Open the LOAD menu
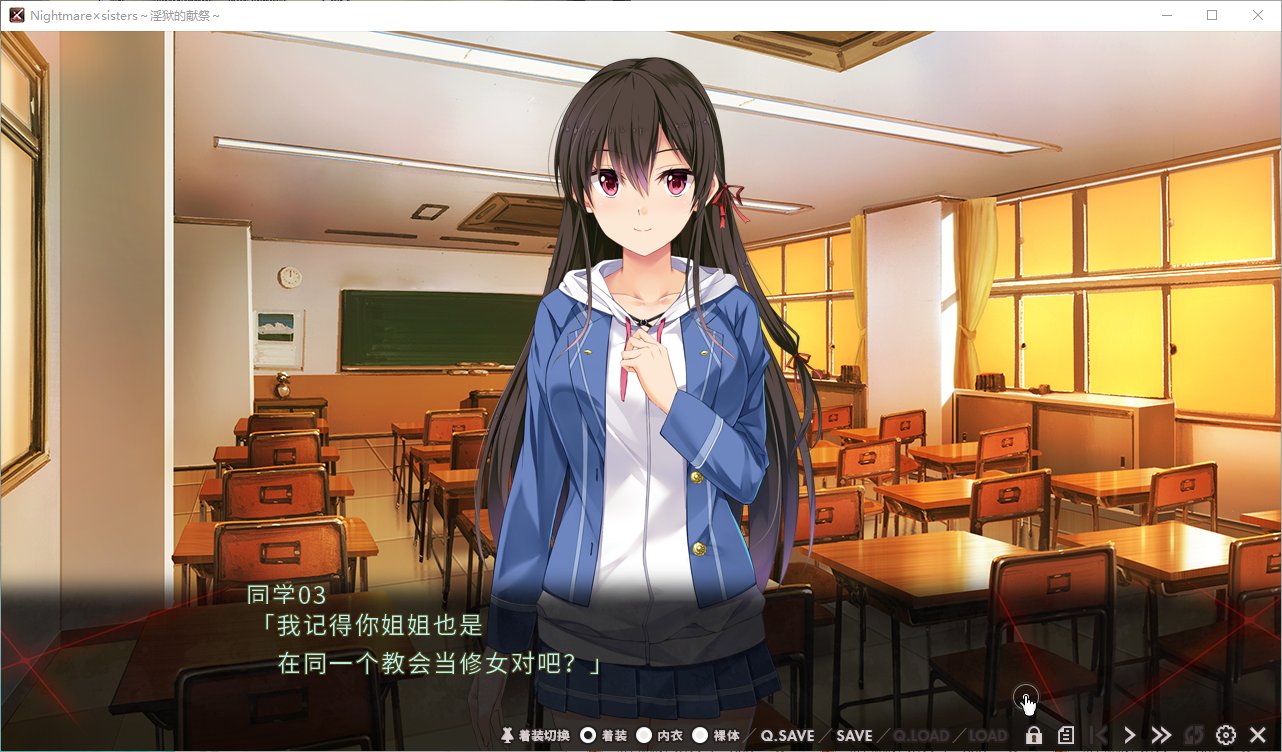The height and width of the screenshot is (752, 1282). point(988,735)
